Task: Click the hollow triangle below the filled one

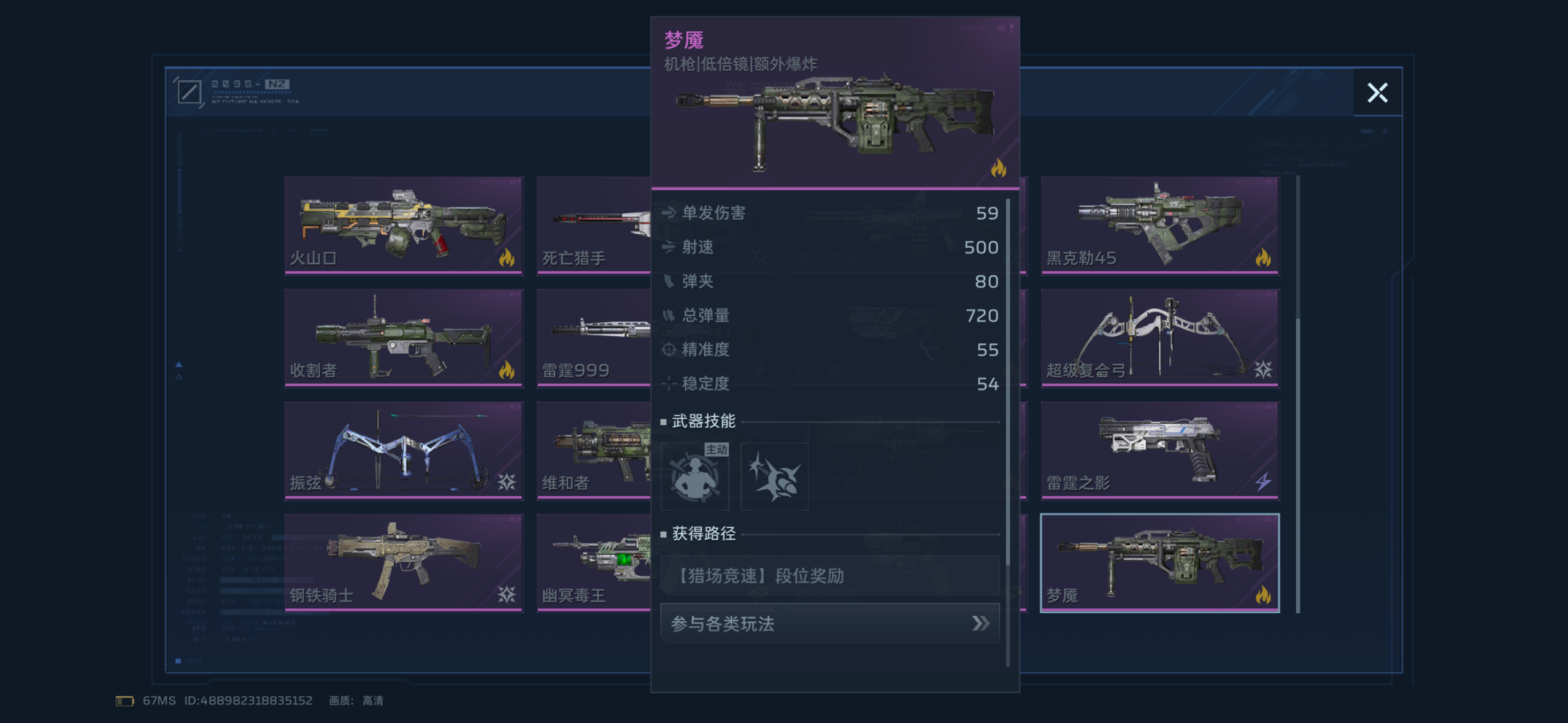Action: tap(179, 378)
